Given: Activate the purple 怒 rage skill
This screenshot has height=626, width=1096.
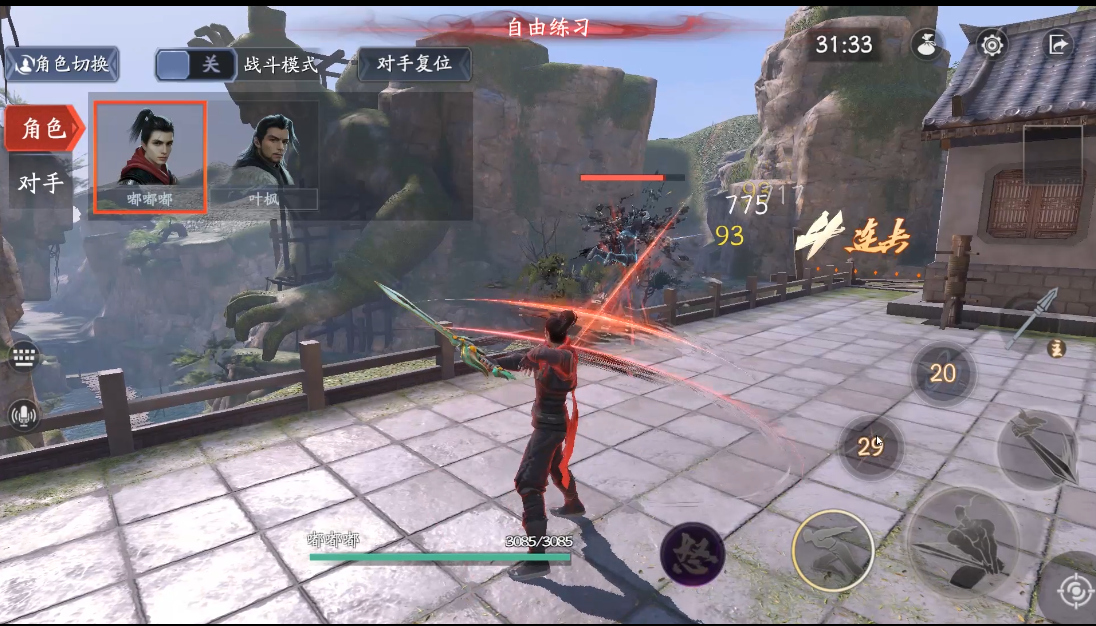Looking at the screenshot, I should 692,553.
